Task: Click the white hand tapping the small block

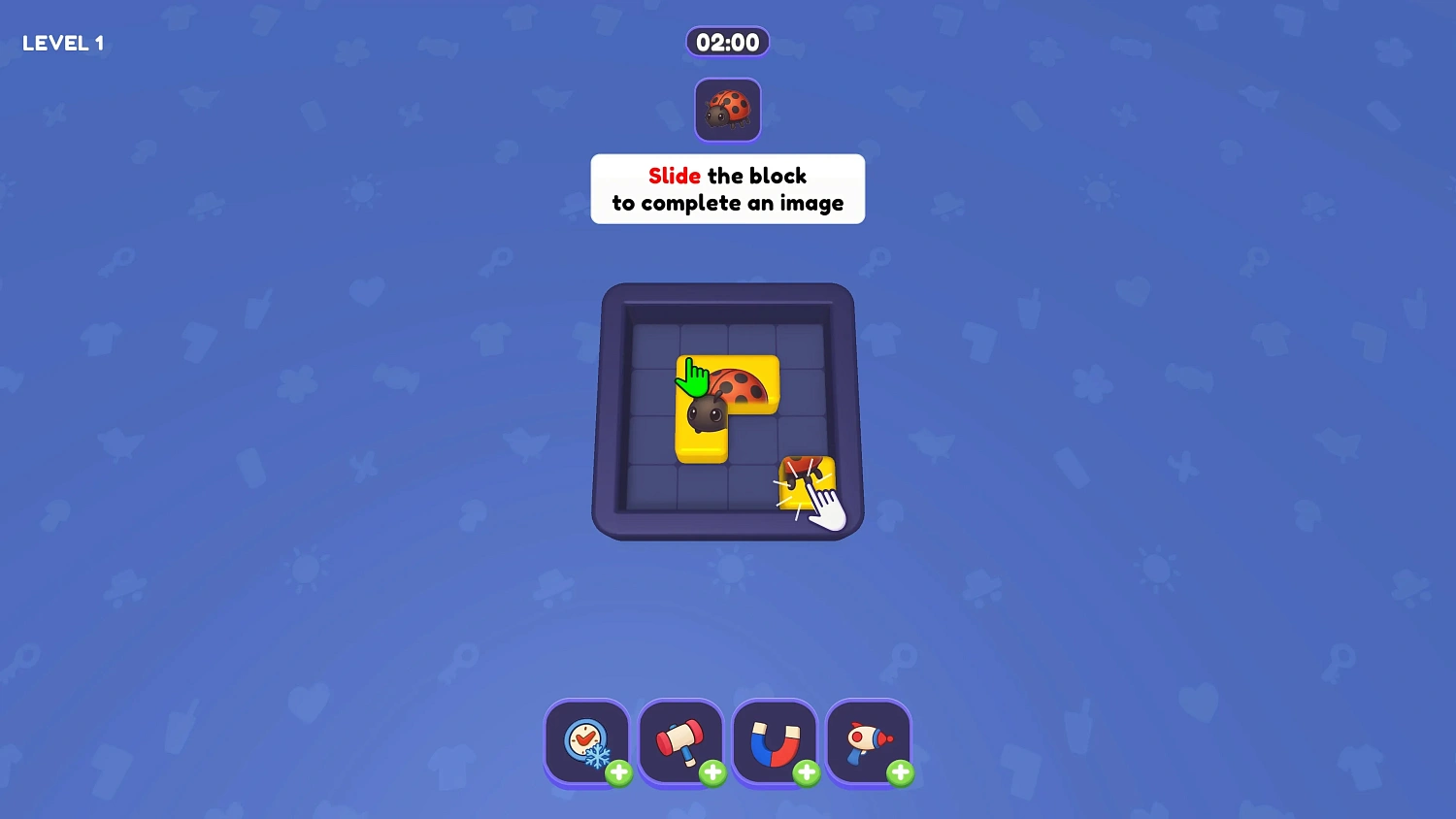Action: coord(827,507)
